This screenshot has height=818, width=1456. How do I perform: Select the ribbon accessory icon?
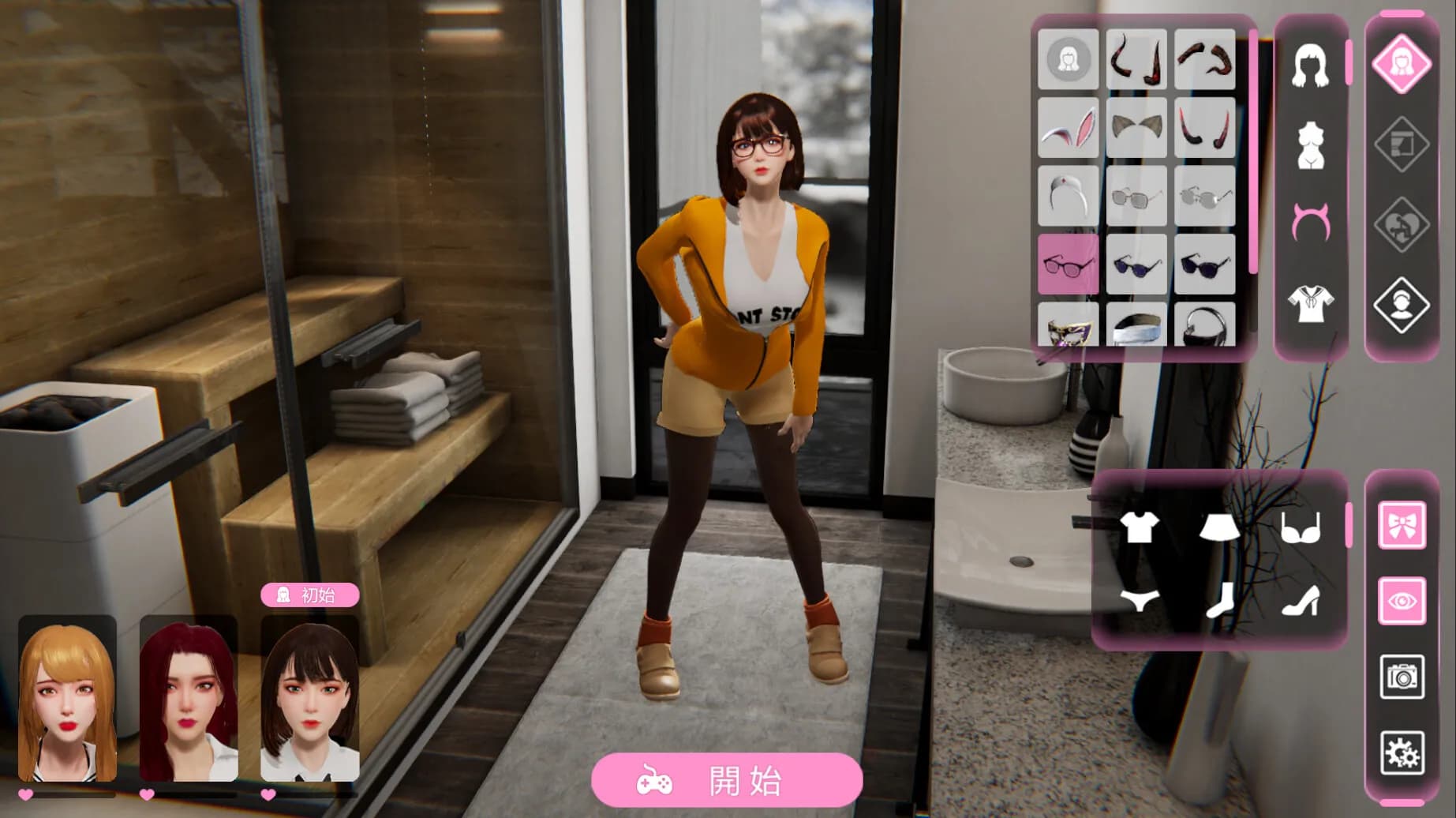point(1402,525)
